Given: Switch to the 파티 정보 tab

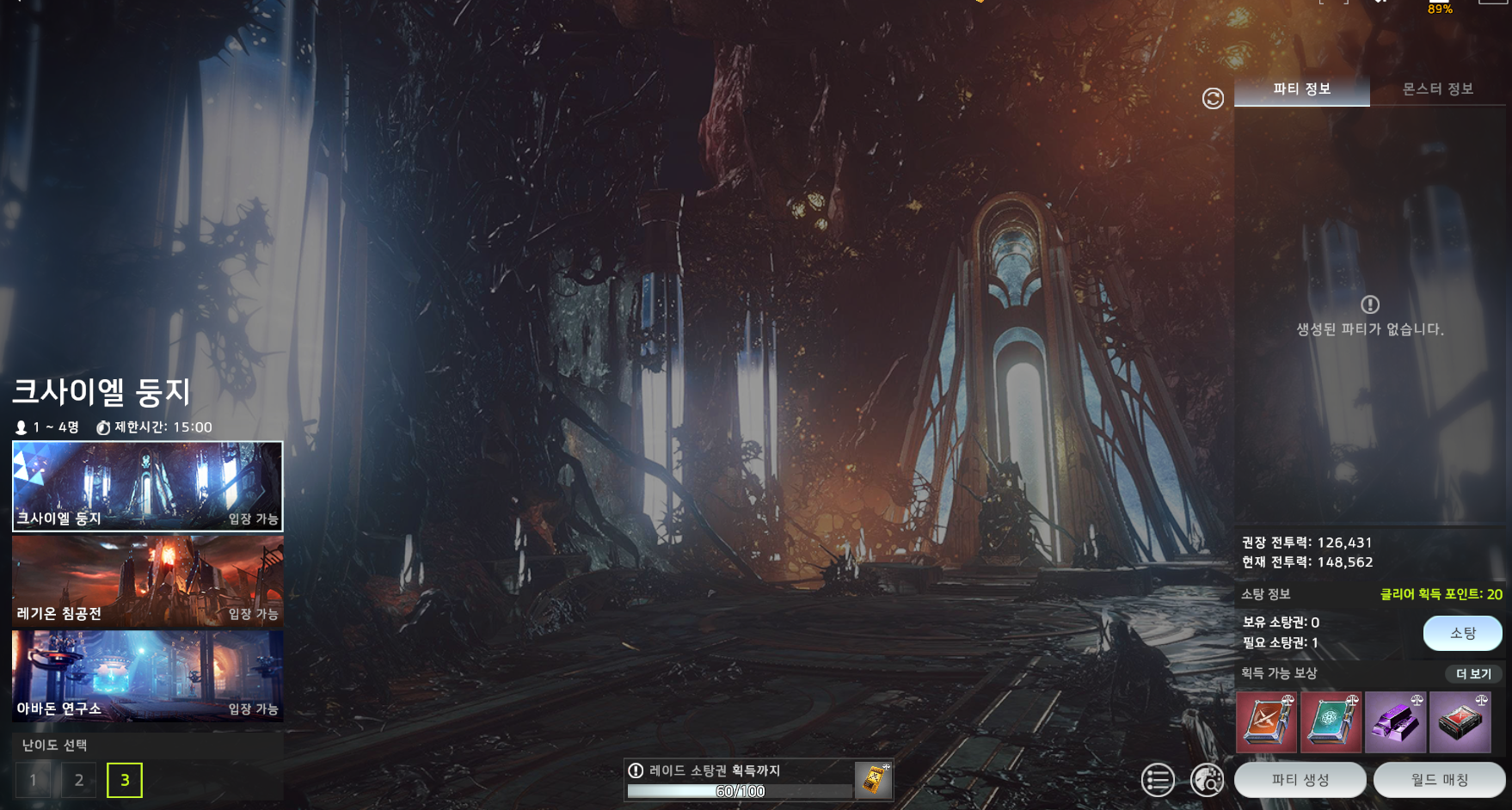Looking at the screenshot, I should [x=1301, y=89].
